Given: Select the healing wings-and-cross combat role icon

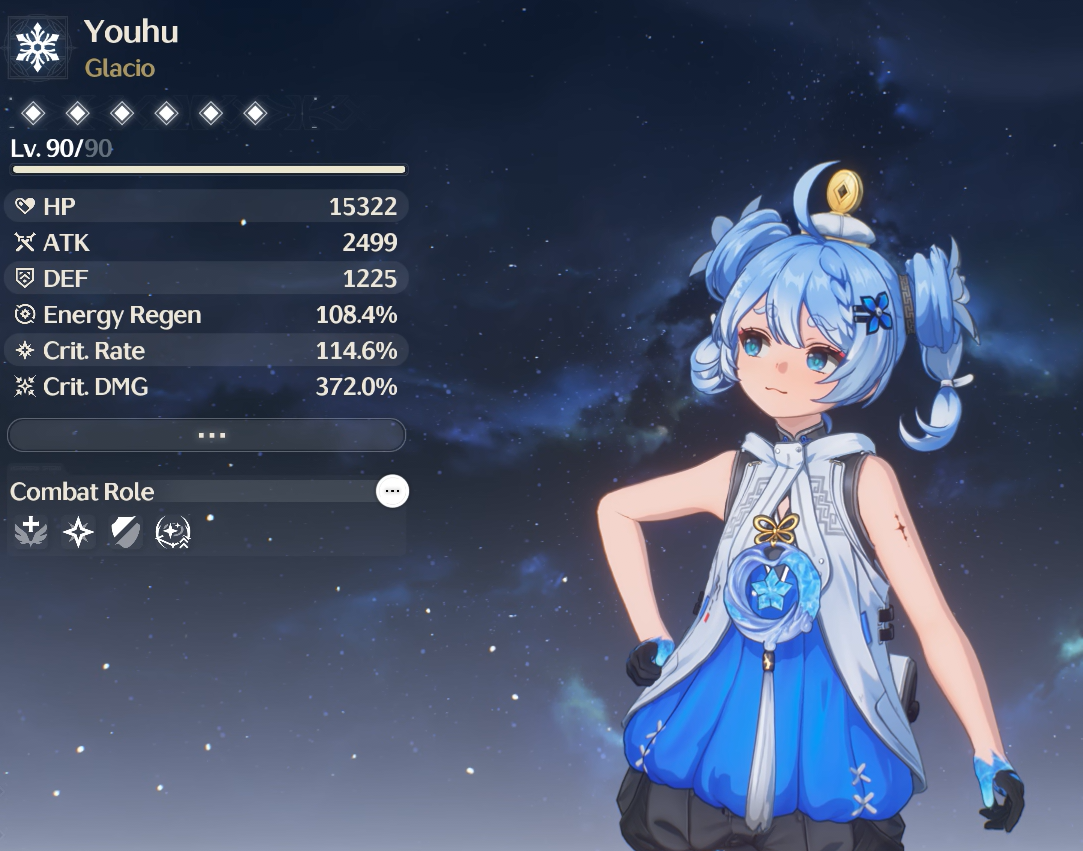Looking at the screenshot, I should click(31, 532).
